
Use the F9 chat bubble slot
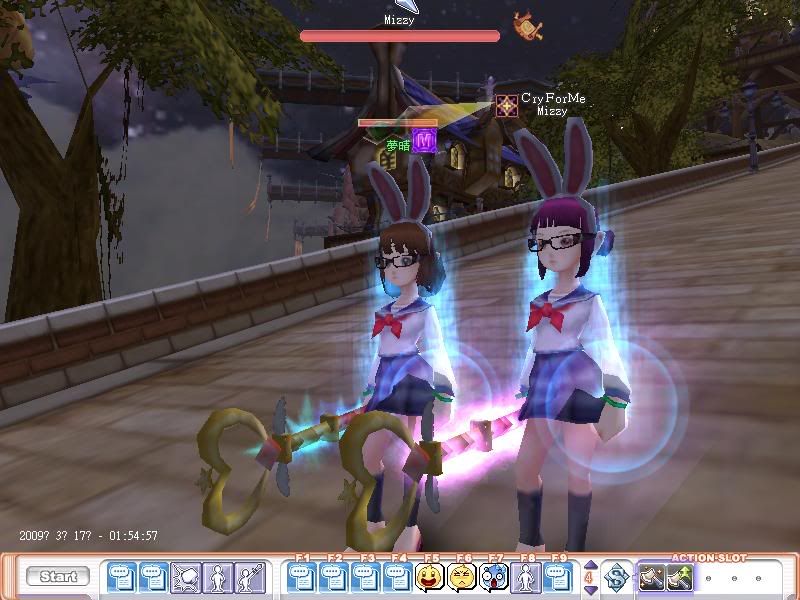(558, 577)
